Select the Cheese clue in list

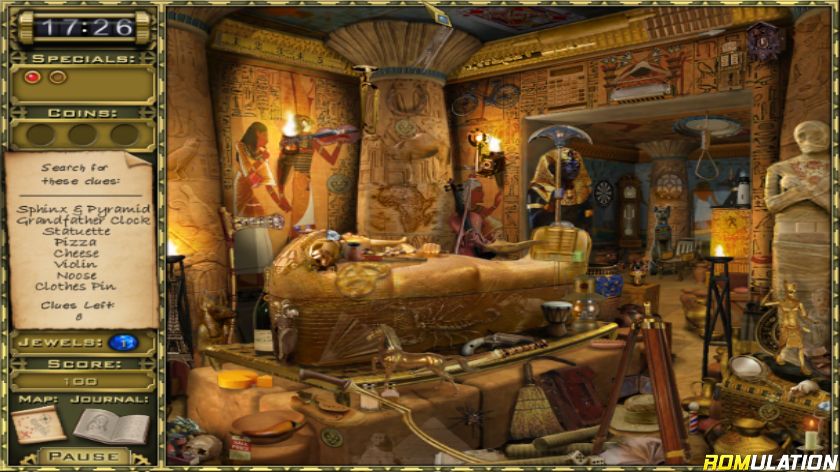[76, 253]
